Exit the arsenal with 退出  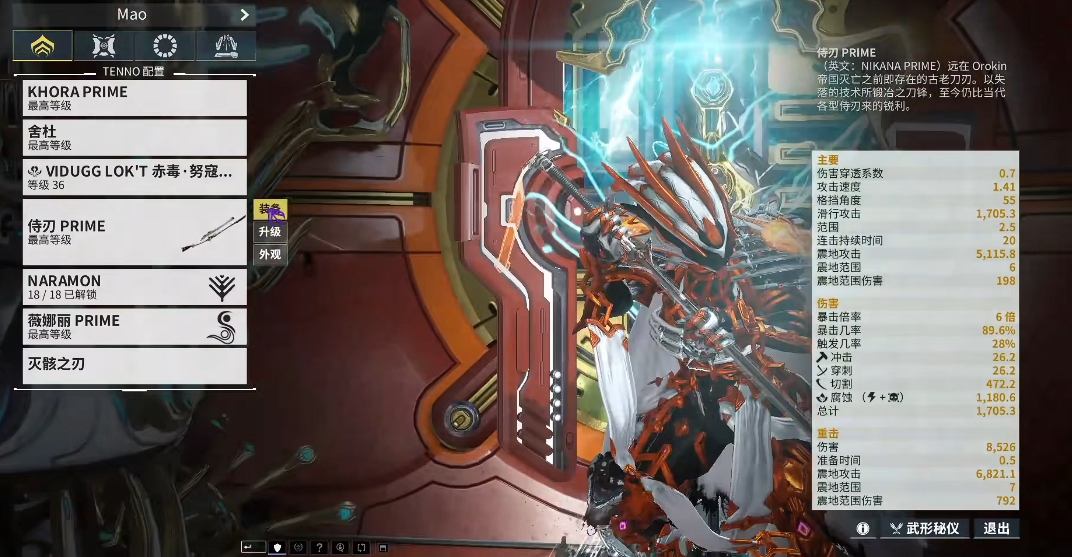(x=996, y=528)
